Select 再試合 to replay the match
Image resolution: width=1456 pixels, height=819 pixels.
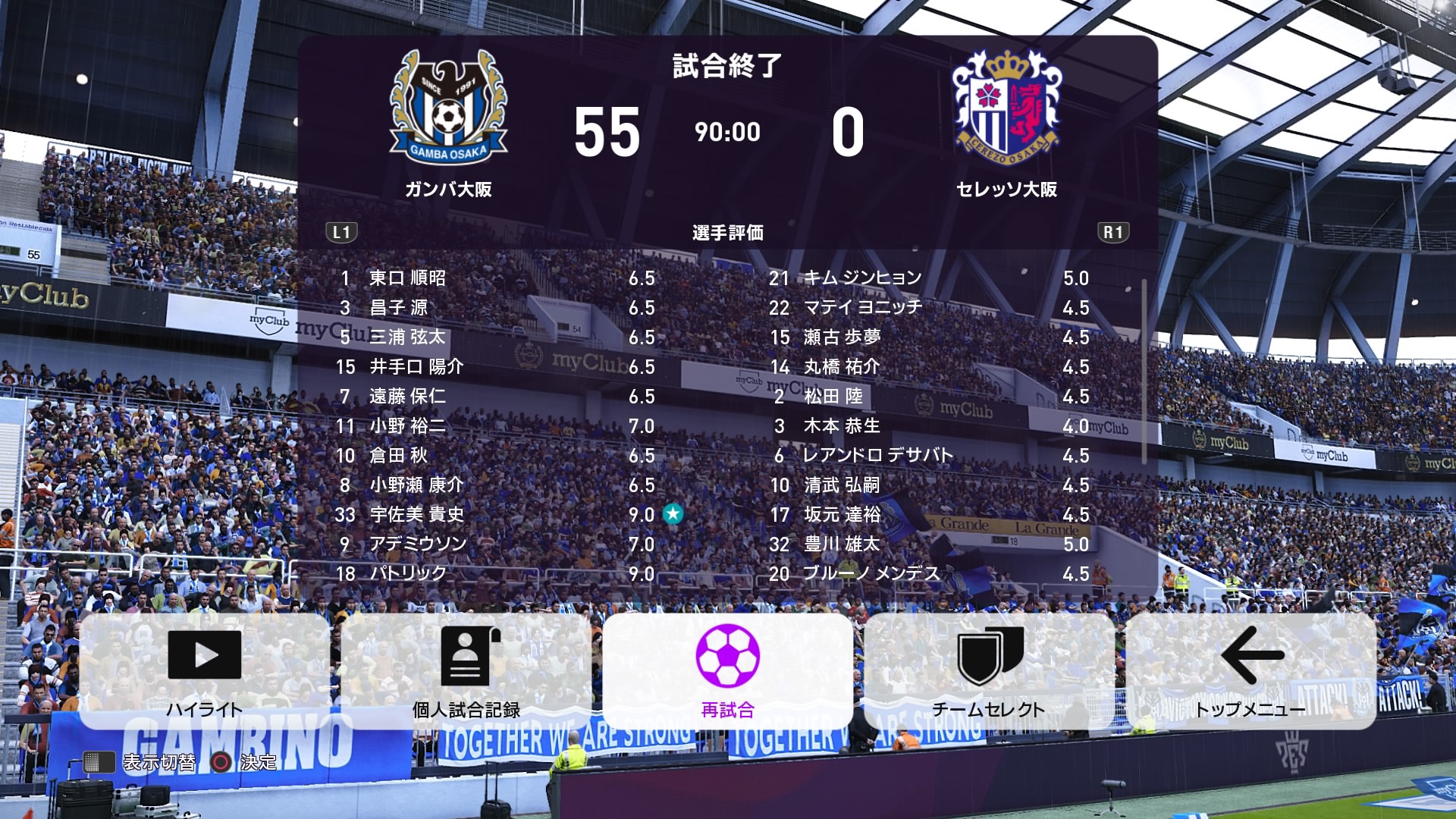coord(727,671)
